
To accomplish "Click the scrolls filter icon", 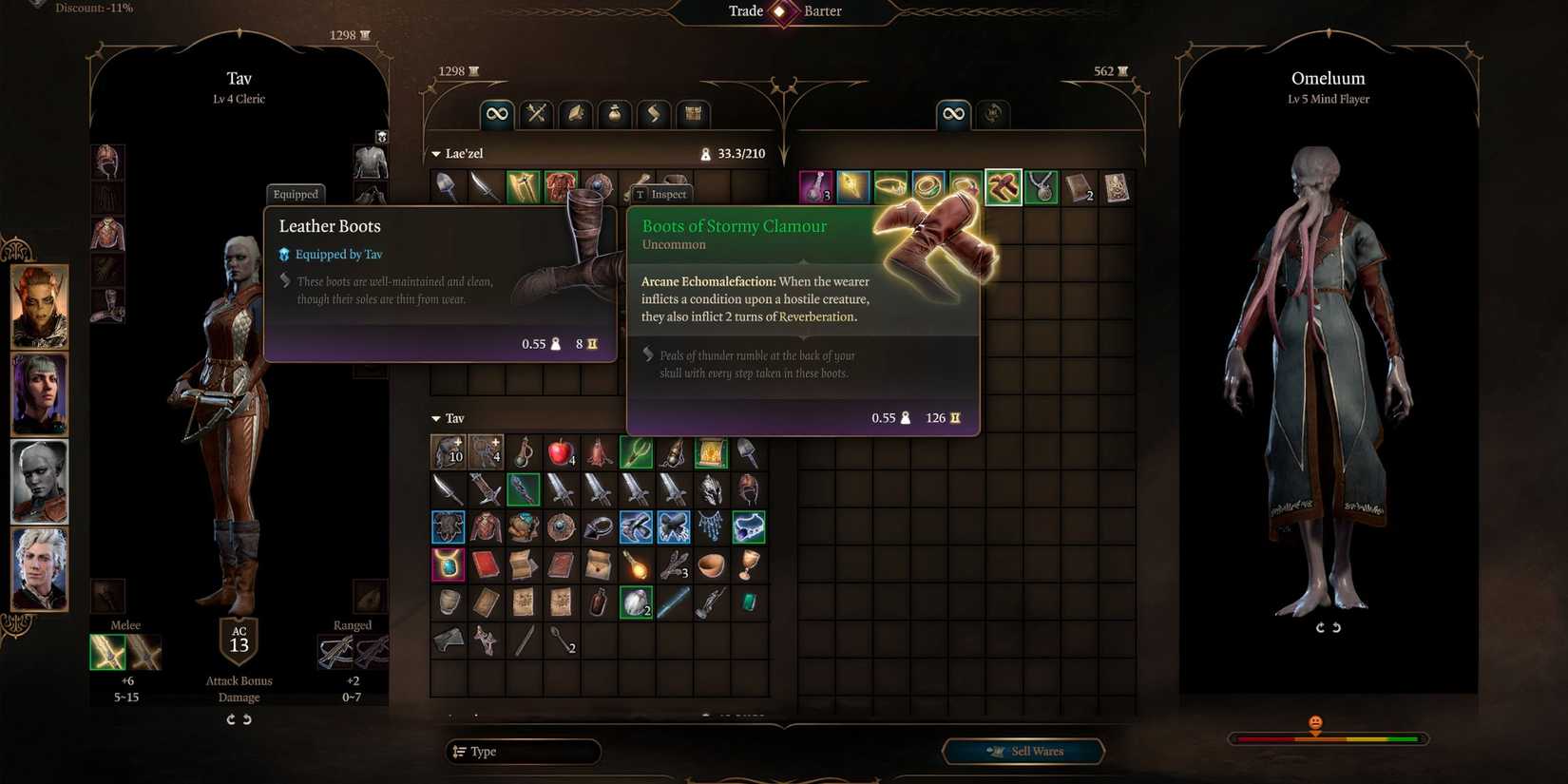I will [x=653, y=113].
